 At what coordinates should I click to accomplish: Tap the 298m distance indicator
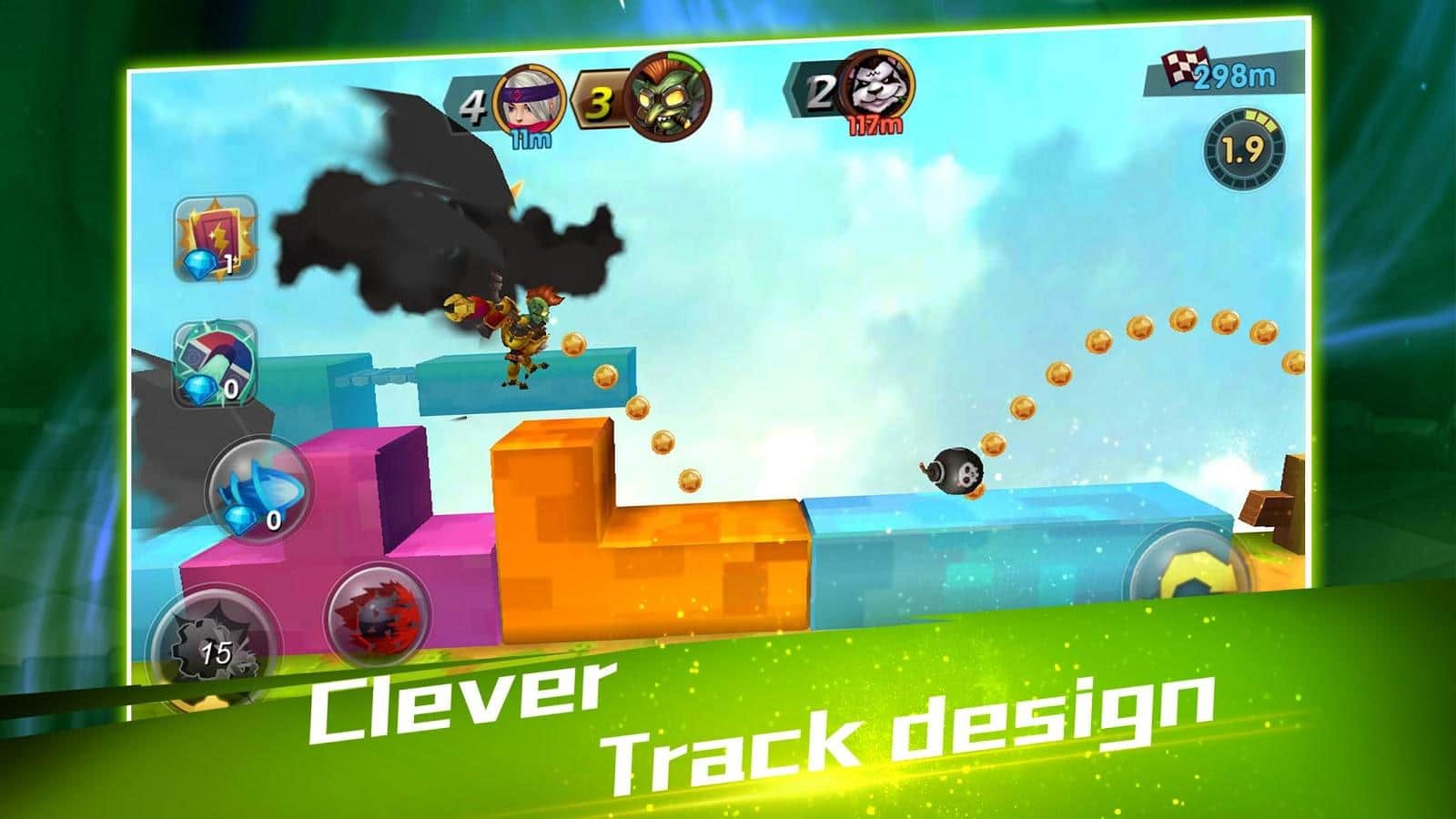tap(1233, 76)
